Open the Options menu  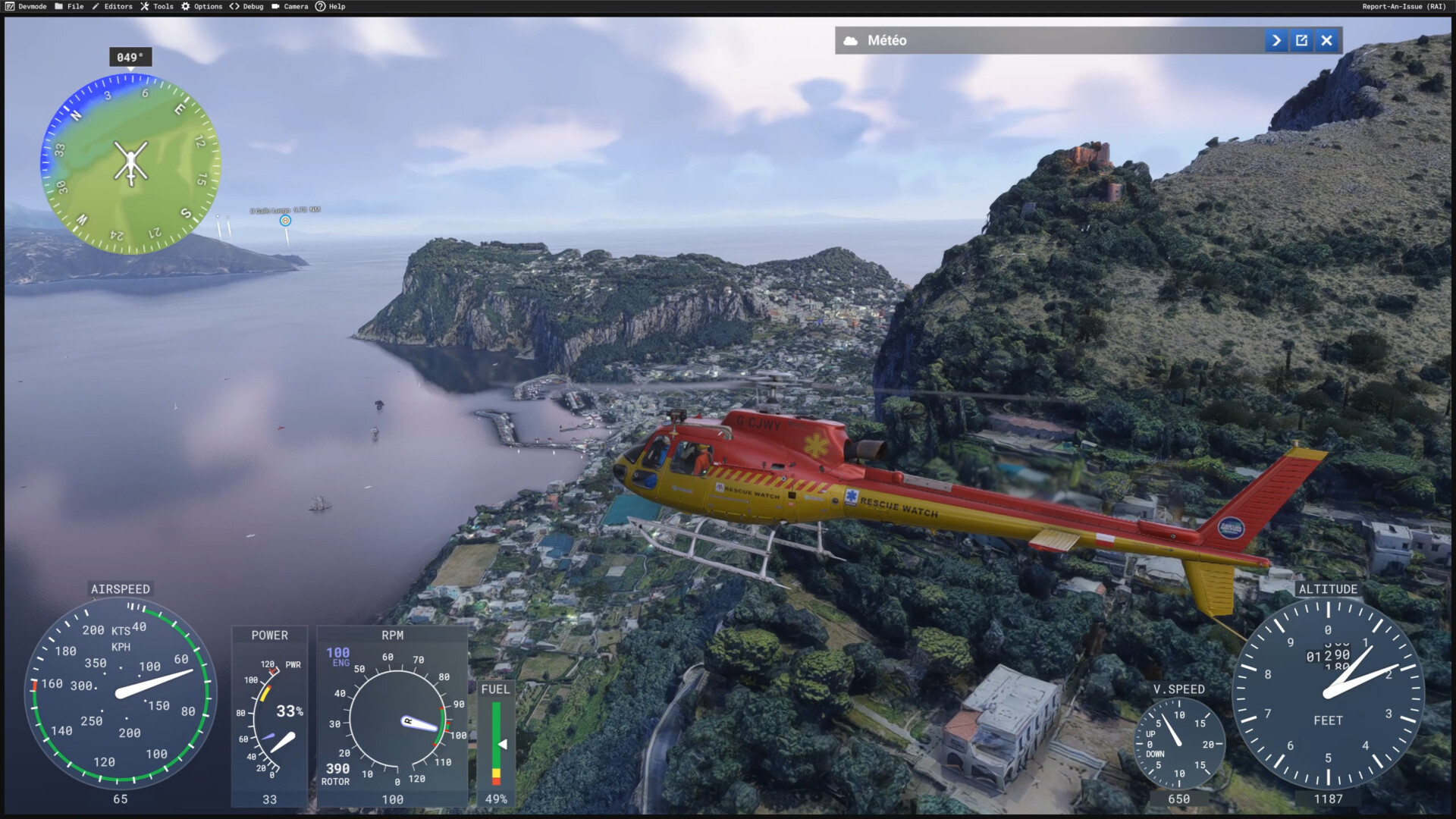pos(202,6)
